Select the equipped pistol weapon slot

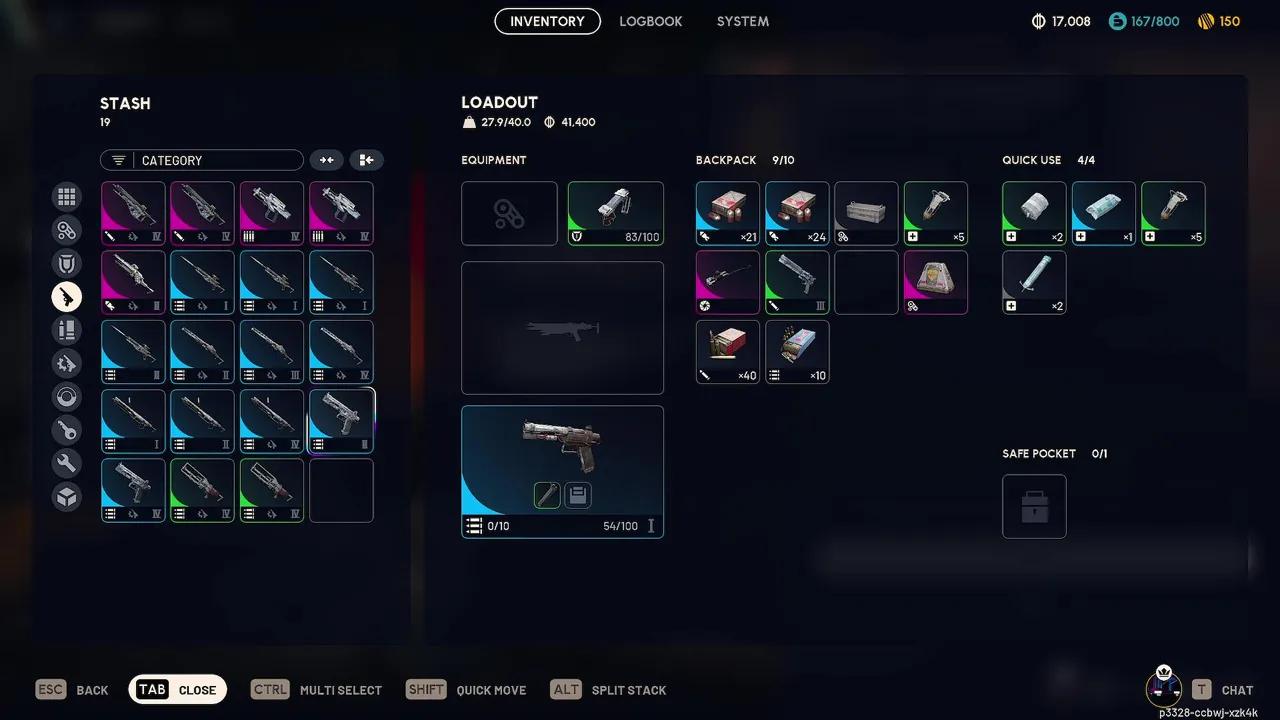(x=562, y=471)
